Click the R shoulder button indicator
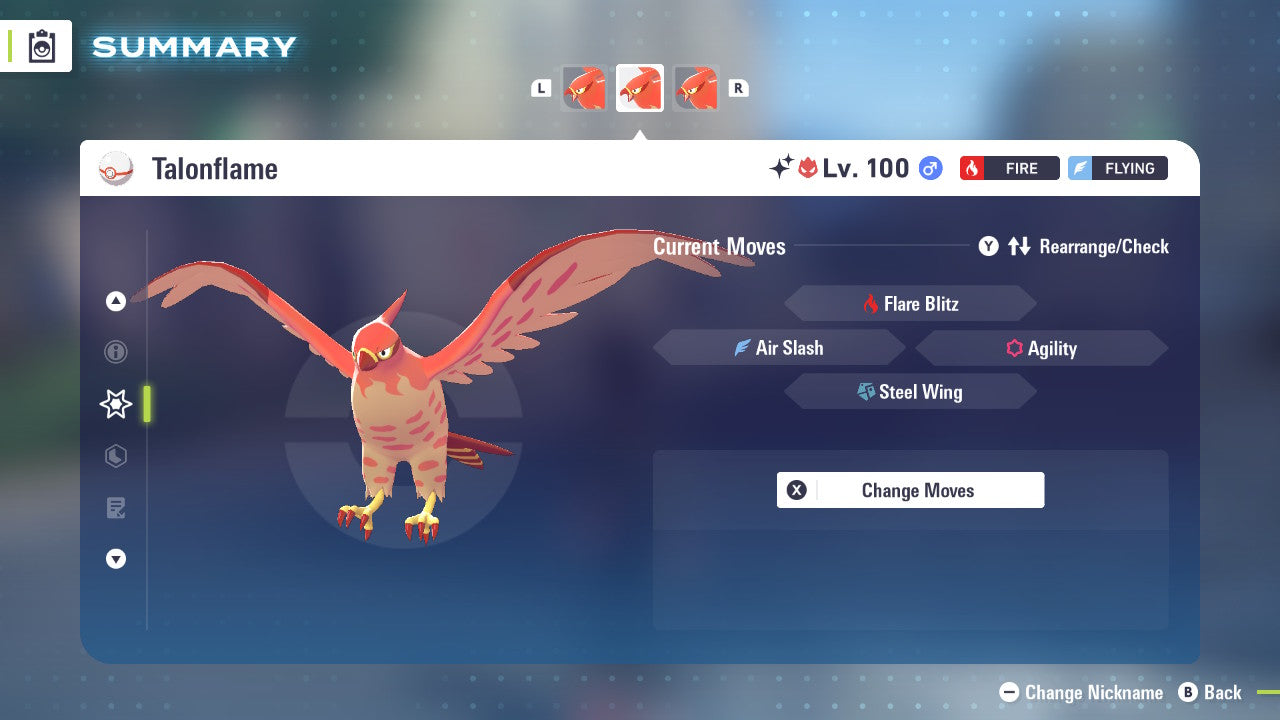Image resolution: width=1280 pixels, height=720 pixels. point(738,88)
